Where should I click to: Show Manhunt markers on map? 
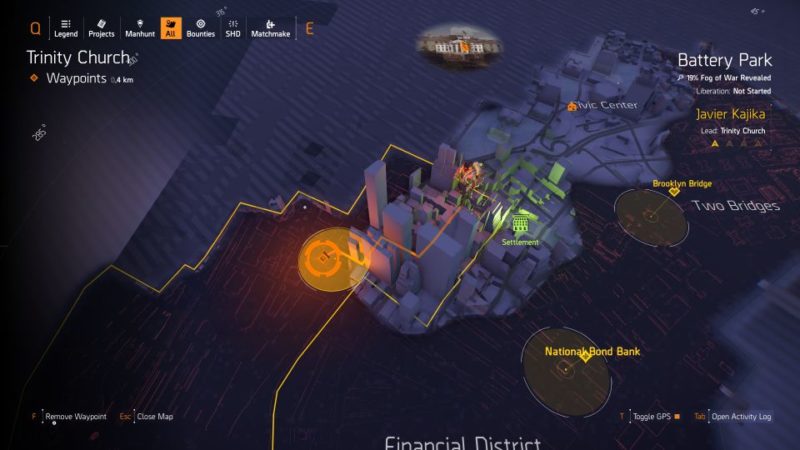[x=139, y=28]
